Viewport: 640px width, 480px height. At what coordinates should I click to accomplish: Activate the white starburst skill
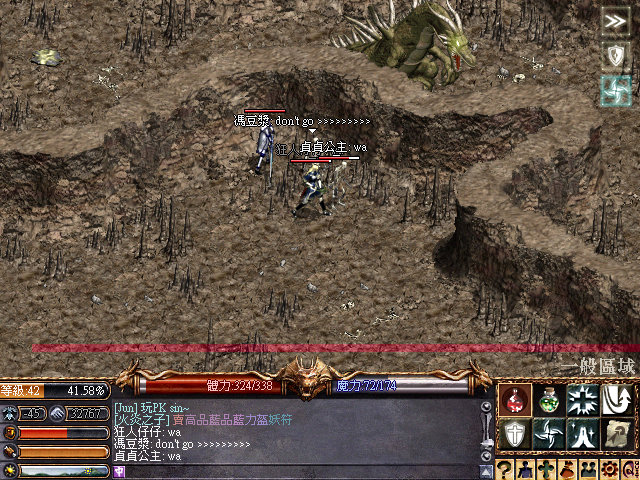(x=582, y=401)
